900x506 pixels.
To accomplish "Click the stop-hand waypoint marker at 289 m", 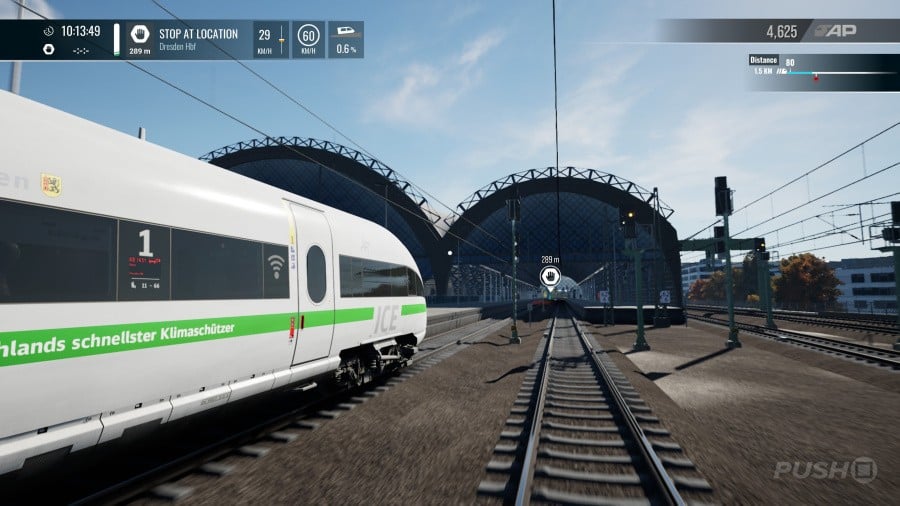I will point(549,276).
